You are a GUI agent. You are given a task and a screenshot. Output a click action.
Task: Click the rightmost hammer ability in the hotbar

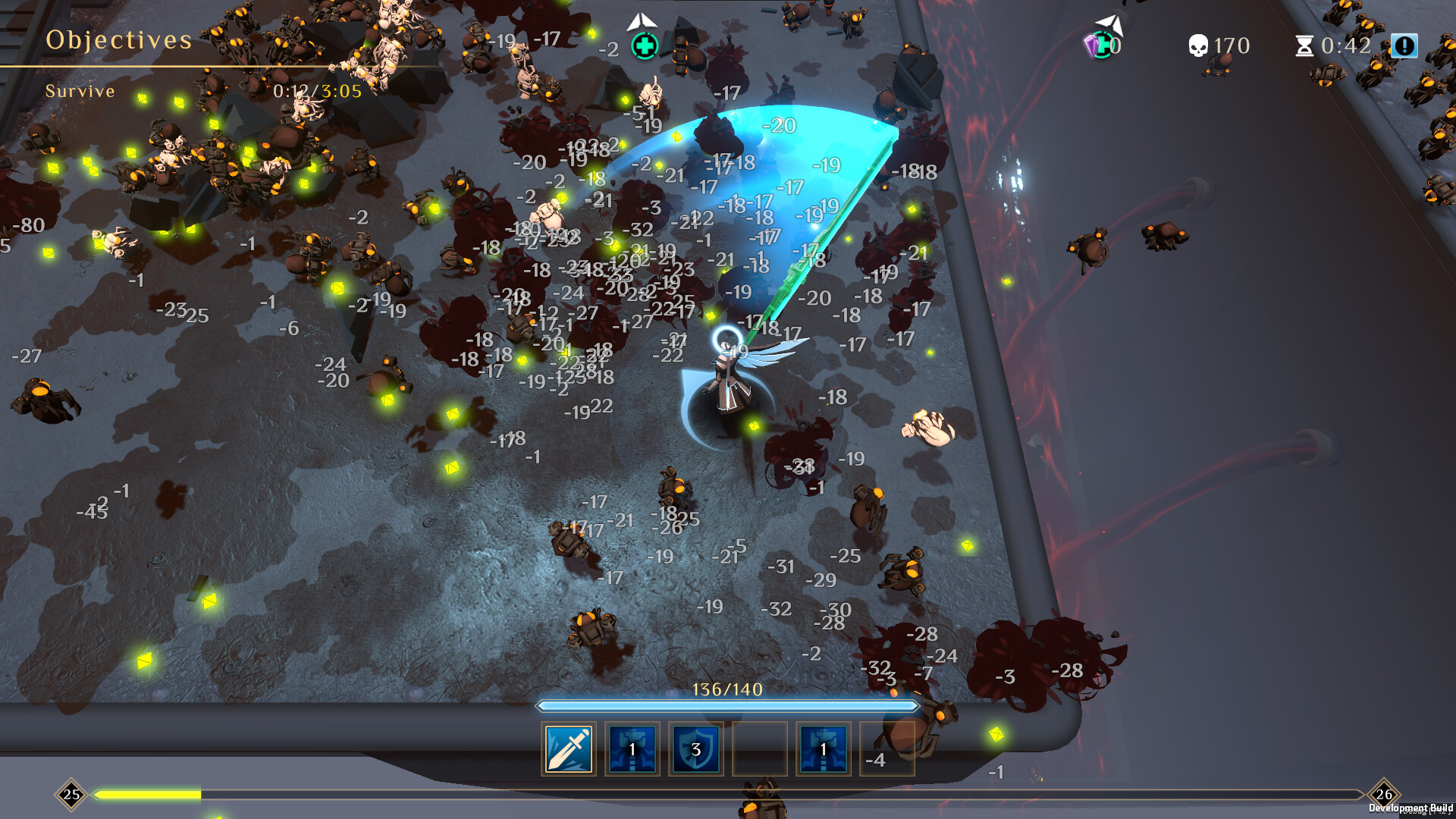822,749
